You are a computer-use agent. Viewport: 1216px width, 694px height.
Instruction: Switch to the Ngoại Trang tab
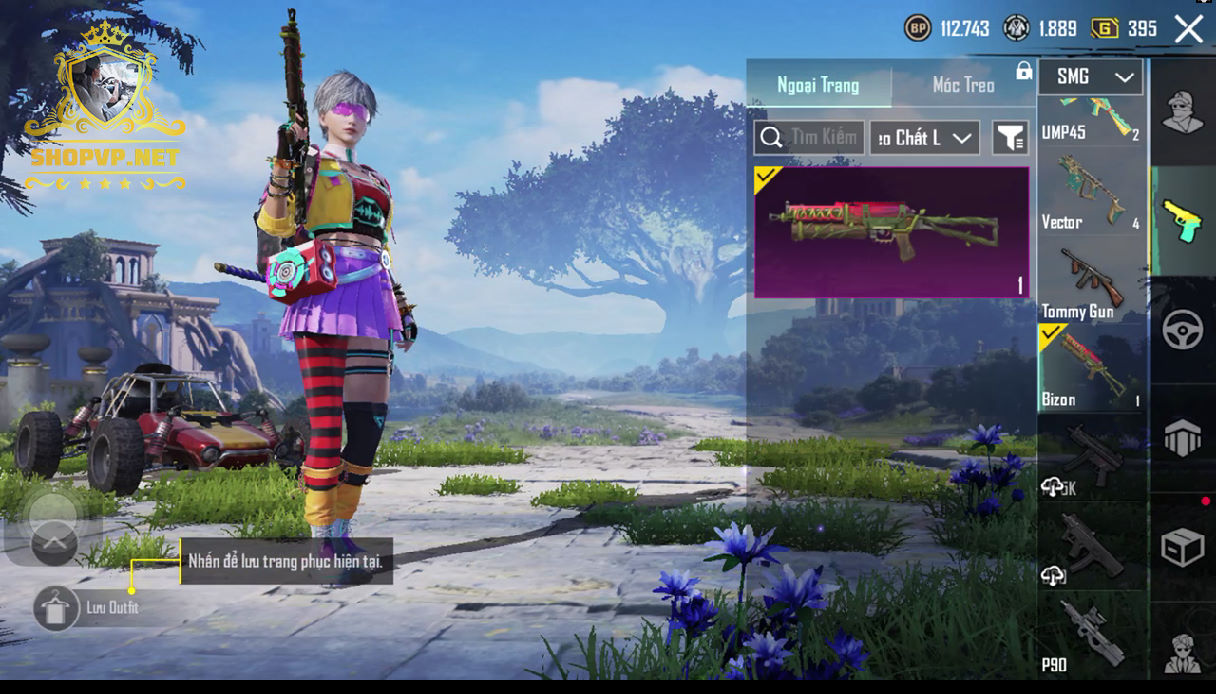pos(818,85)
